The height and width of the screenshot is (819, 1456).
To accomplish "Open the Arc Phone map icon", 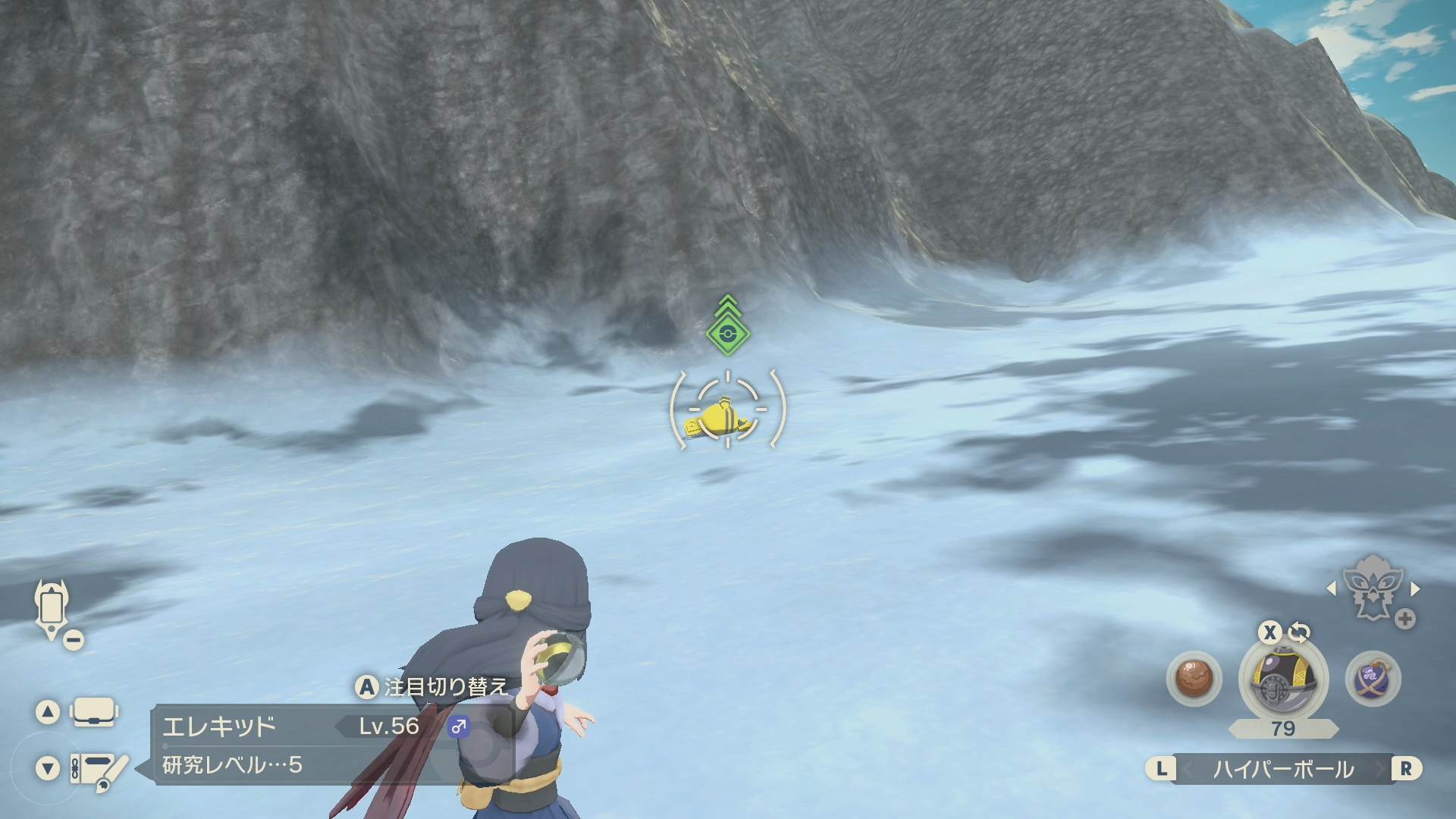I will tap(51, 609).
